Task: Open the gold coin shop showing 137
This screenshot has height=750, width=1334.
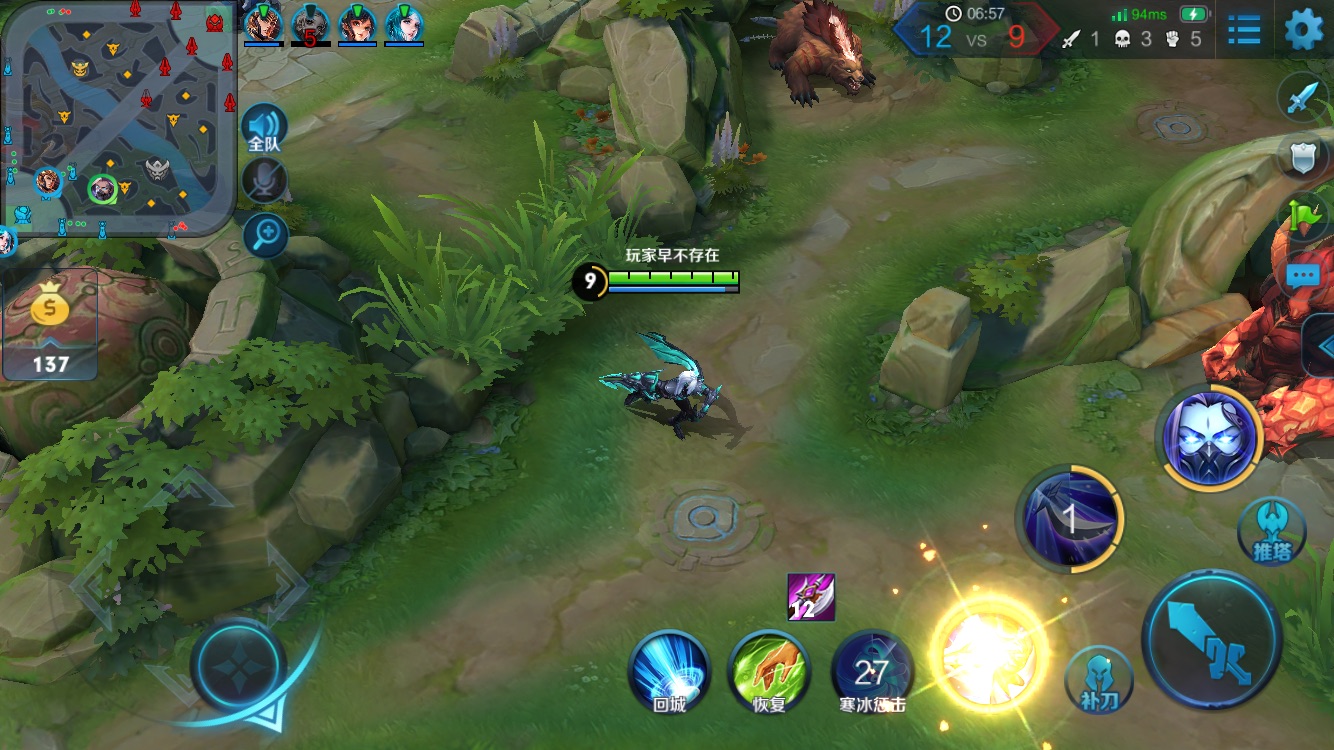Action: pyautogui.click(x=50, y=325)
